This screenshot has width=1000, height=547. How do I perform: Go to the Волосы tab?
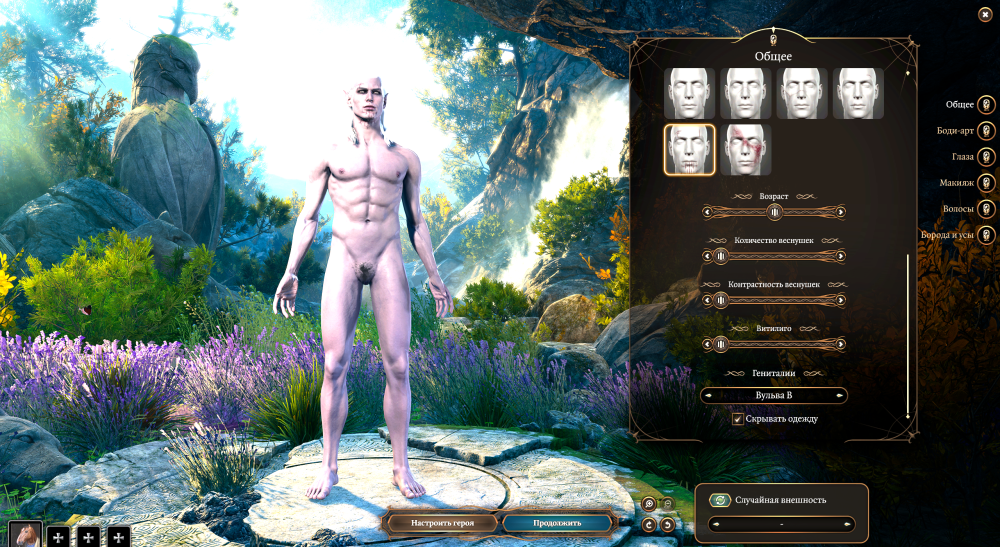coord(986,209)
